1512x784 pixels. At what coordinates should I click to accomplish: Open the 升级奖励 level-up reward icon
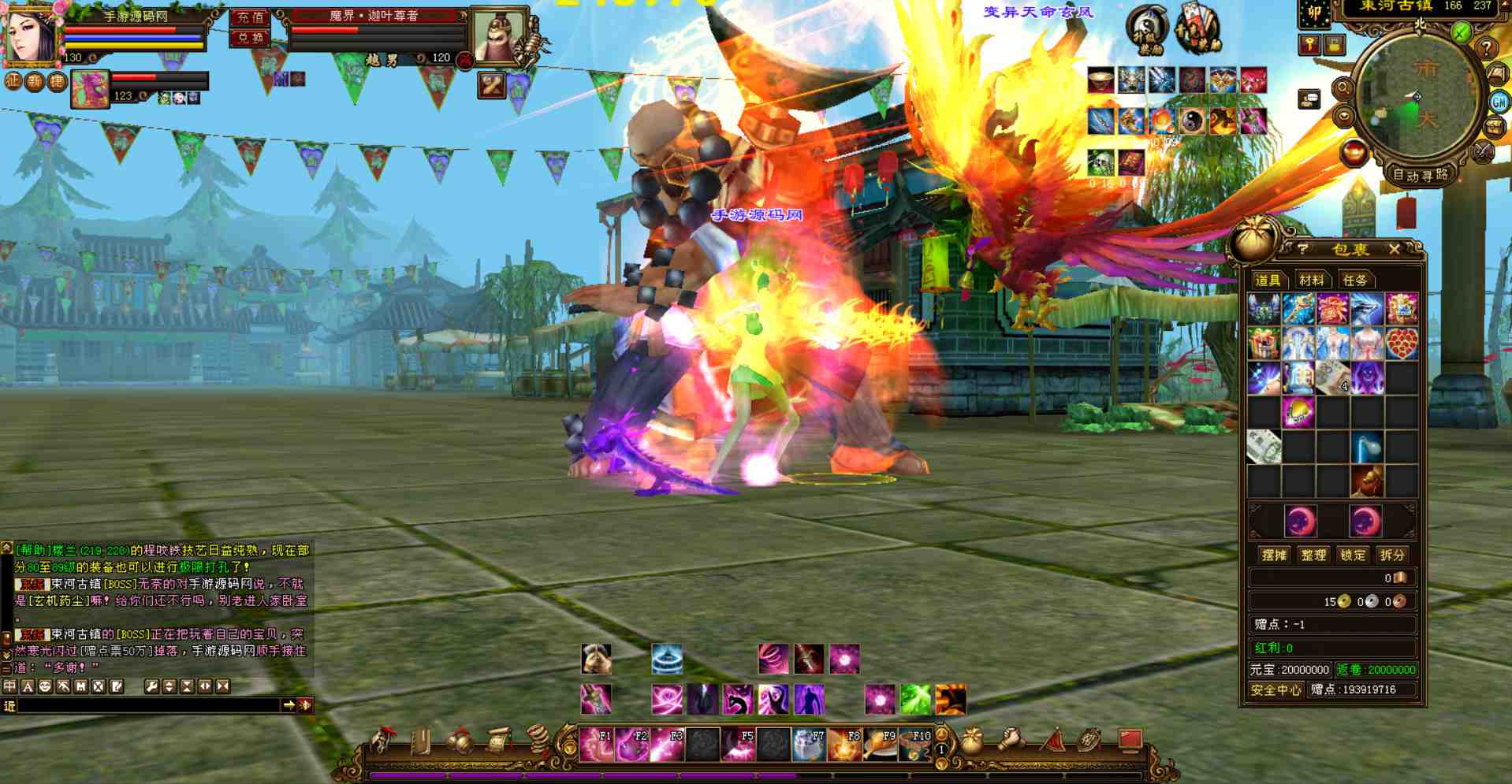point(1148,30)
